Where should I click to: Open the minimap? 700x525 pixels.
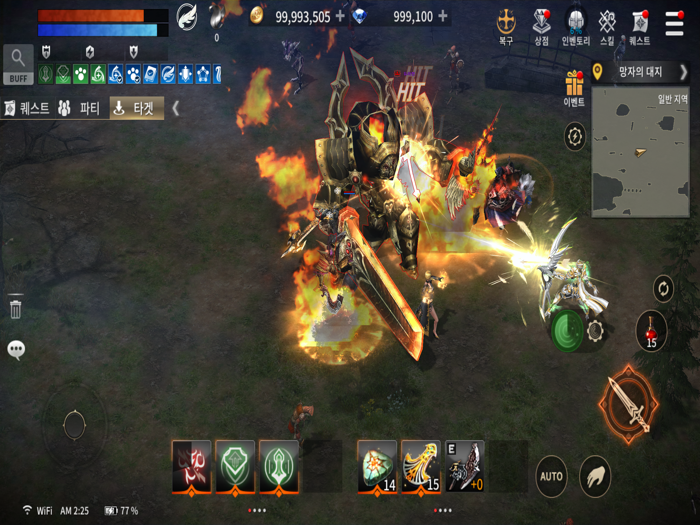(x=640, y=152)
